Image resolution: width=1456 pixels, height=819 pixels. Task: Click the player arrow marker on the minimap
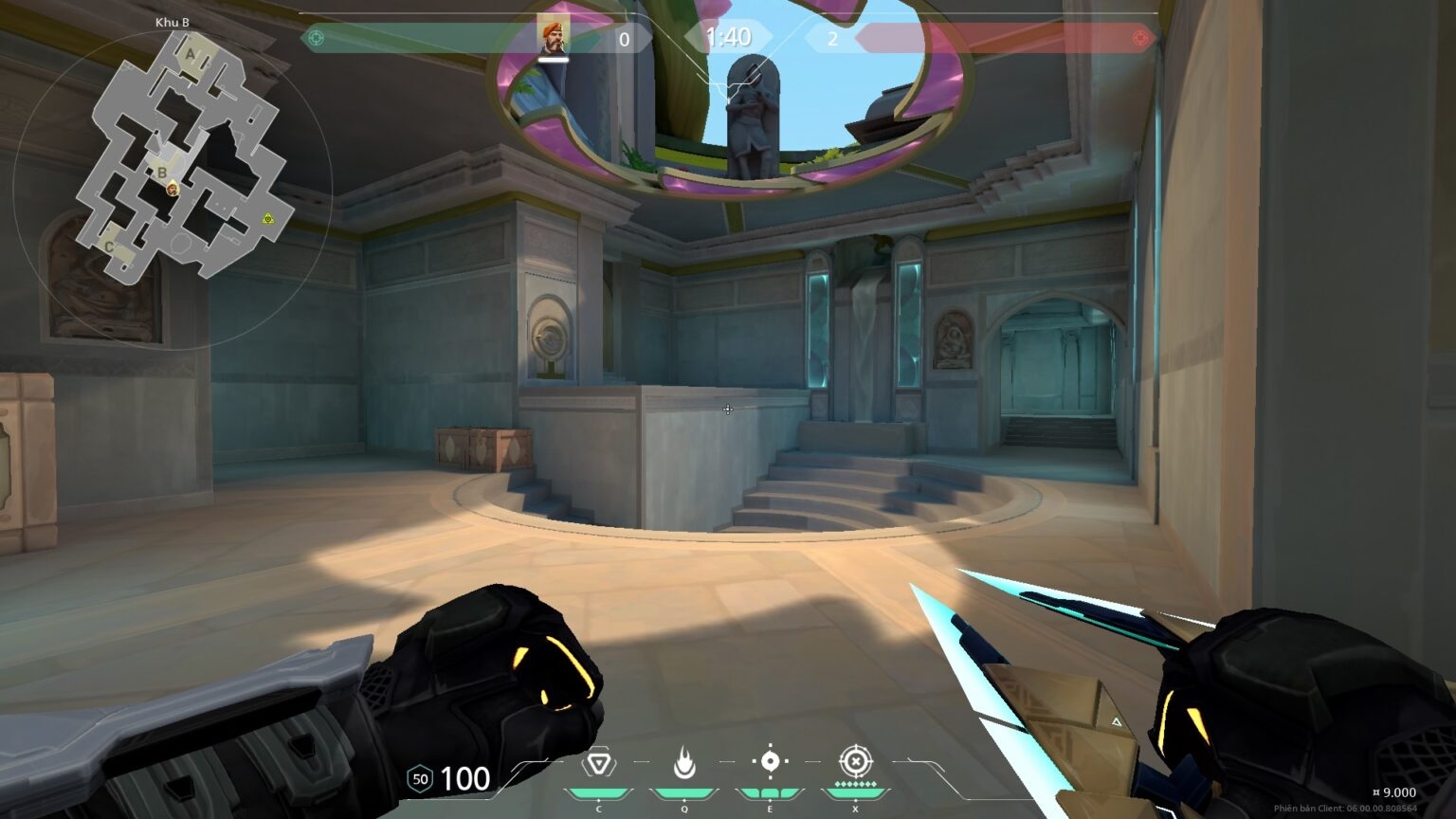(171, 190)
